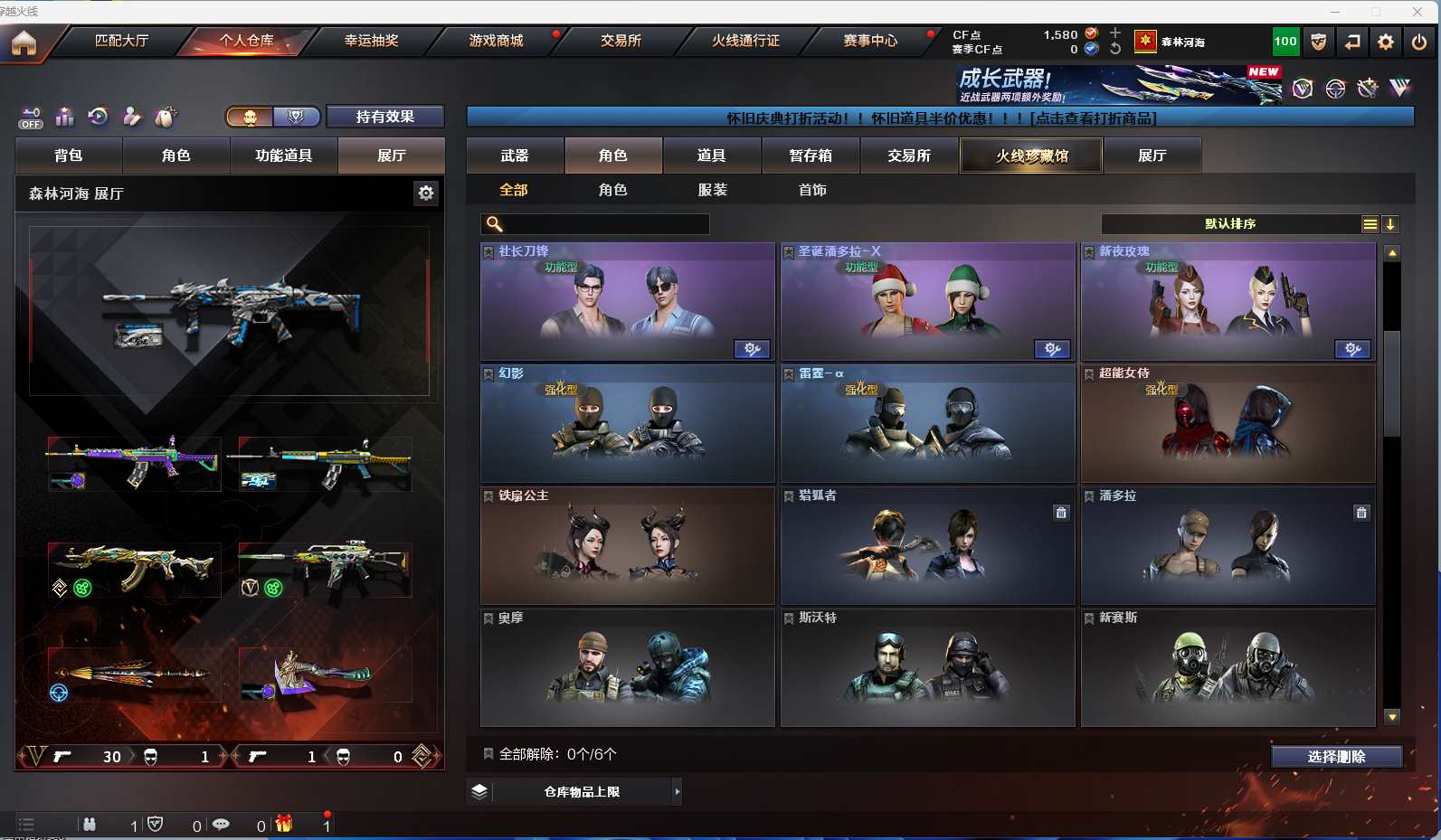This screenshot has width=1441, height=840.
Task: Switch to the 武器 weapons tab
Action: 515,156
